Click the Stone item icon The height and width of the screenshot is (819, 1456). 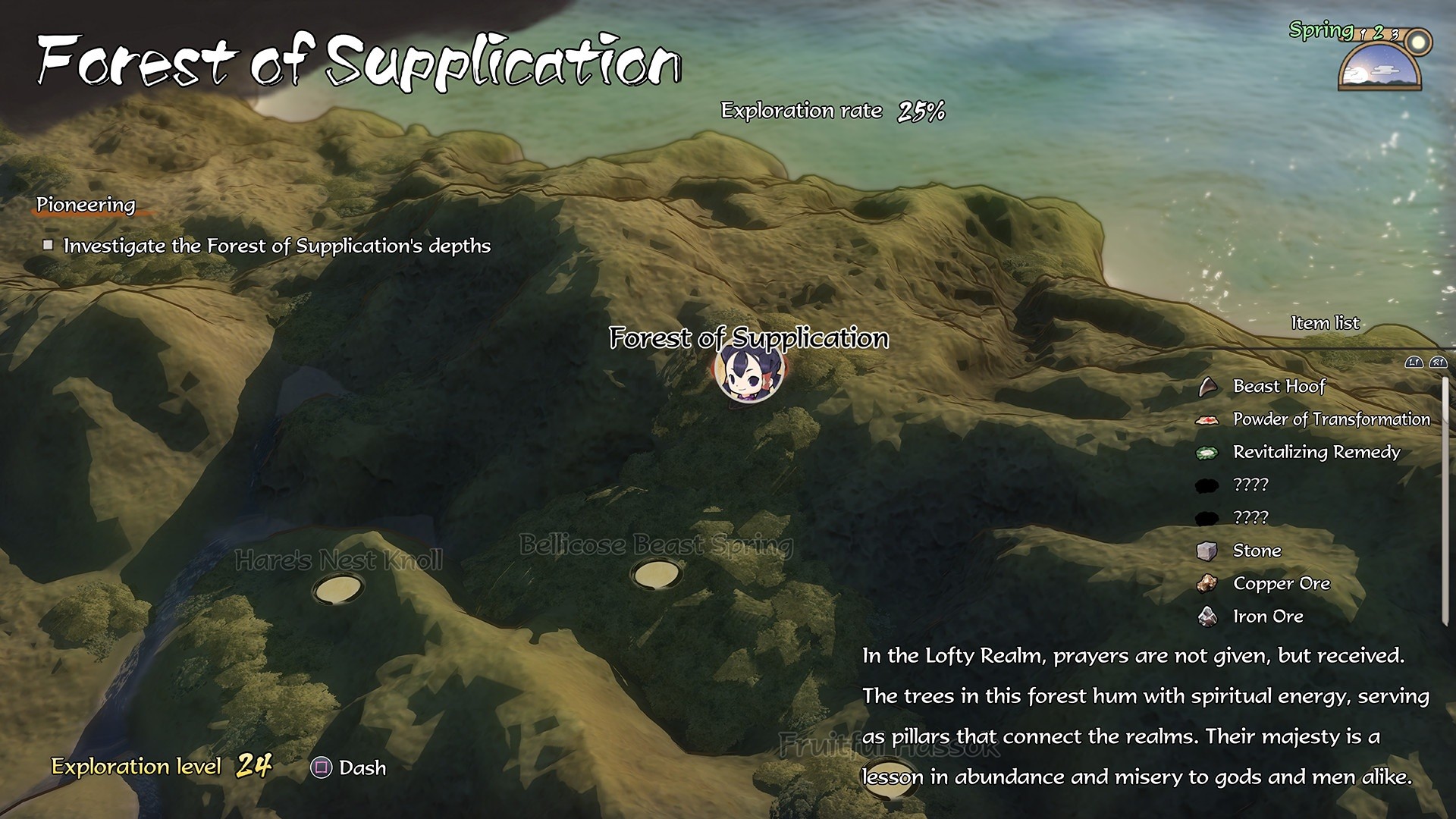1207,551
